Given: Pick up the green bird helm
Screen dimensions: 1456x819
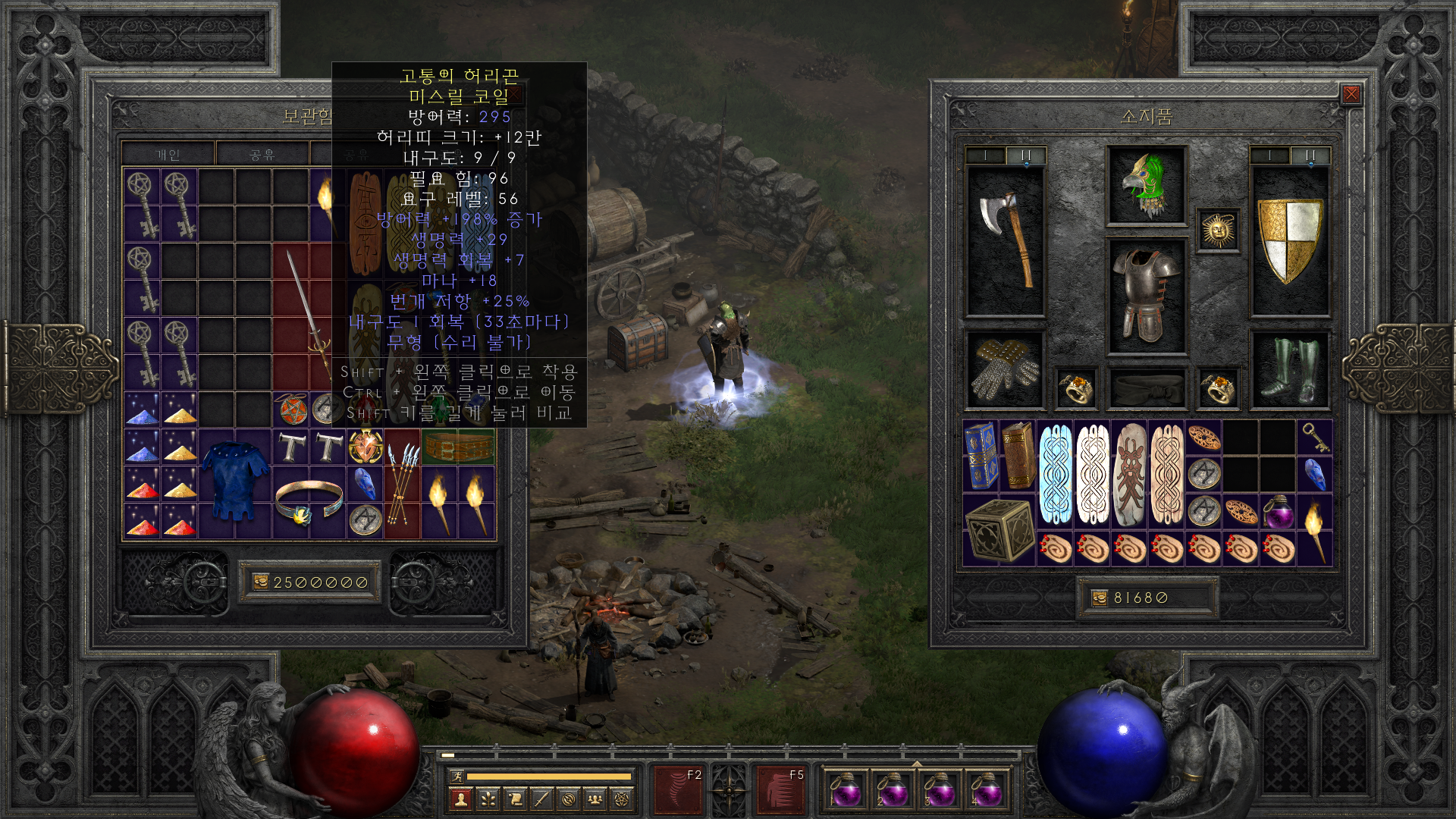Looking at the screenshot, I should (x=1146, y=186).
